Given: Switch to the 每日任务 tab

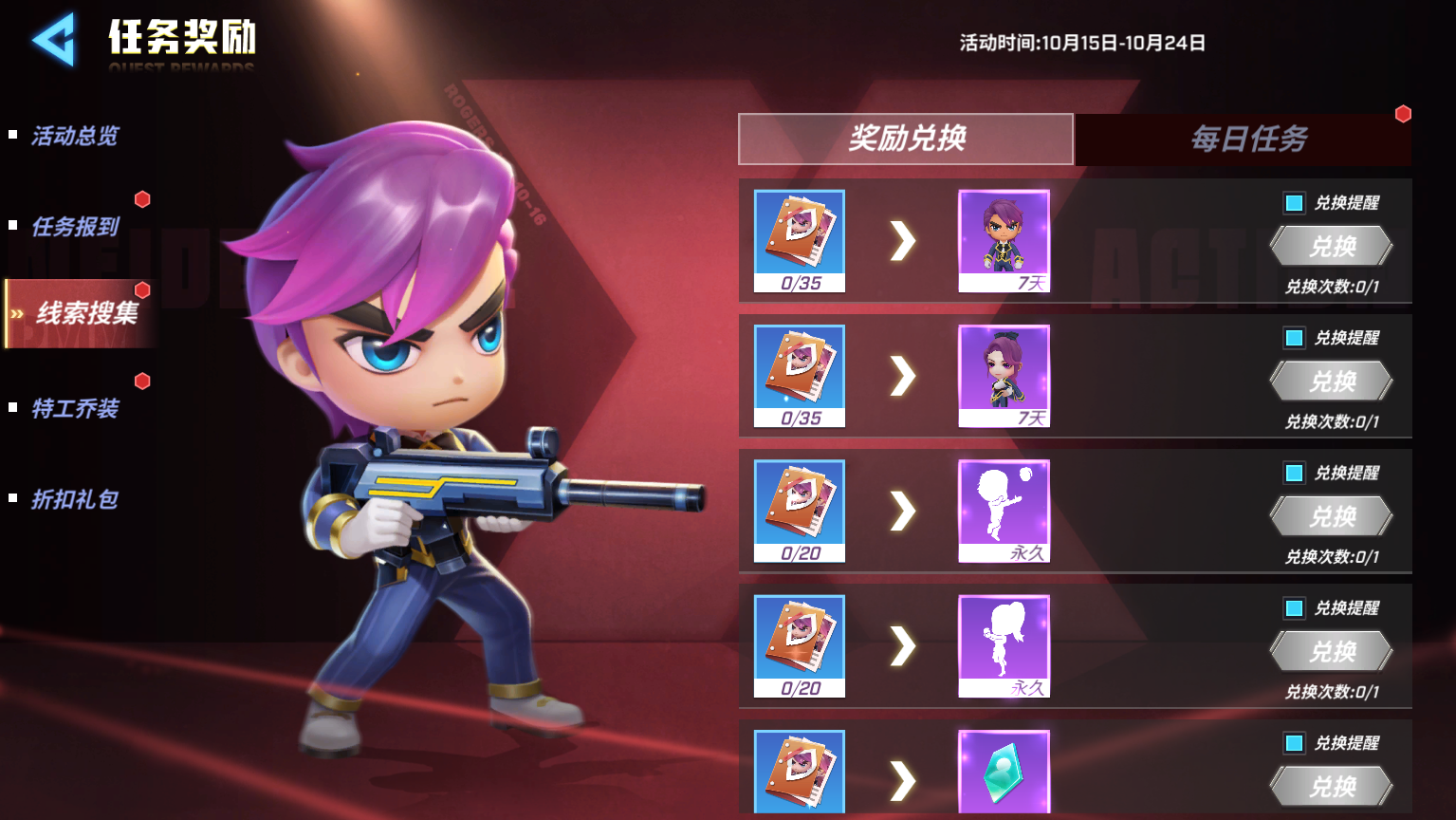Looking at the screenshot, I should pyautogui.click(x=1248, y=140).
